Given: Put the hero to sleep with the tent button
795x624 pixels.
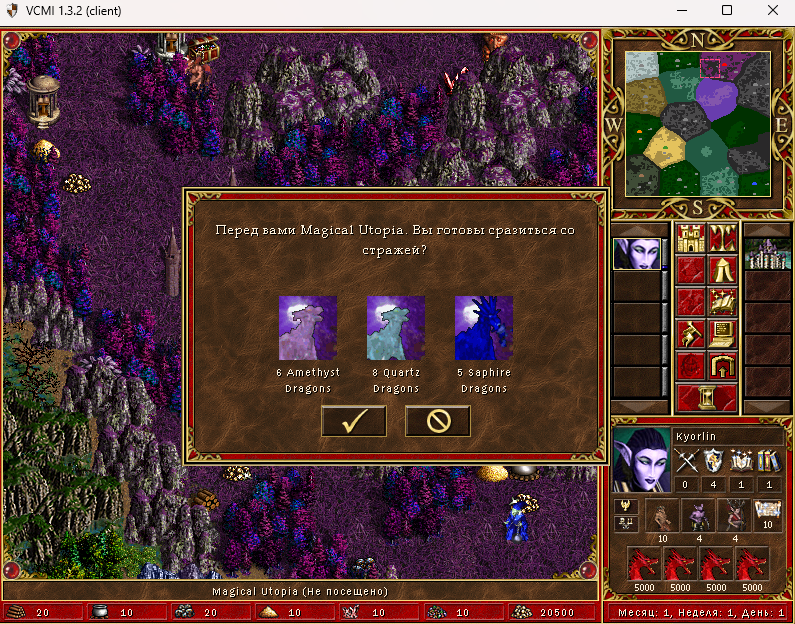Looking at the screenshot, I should point(723,269).
